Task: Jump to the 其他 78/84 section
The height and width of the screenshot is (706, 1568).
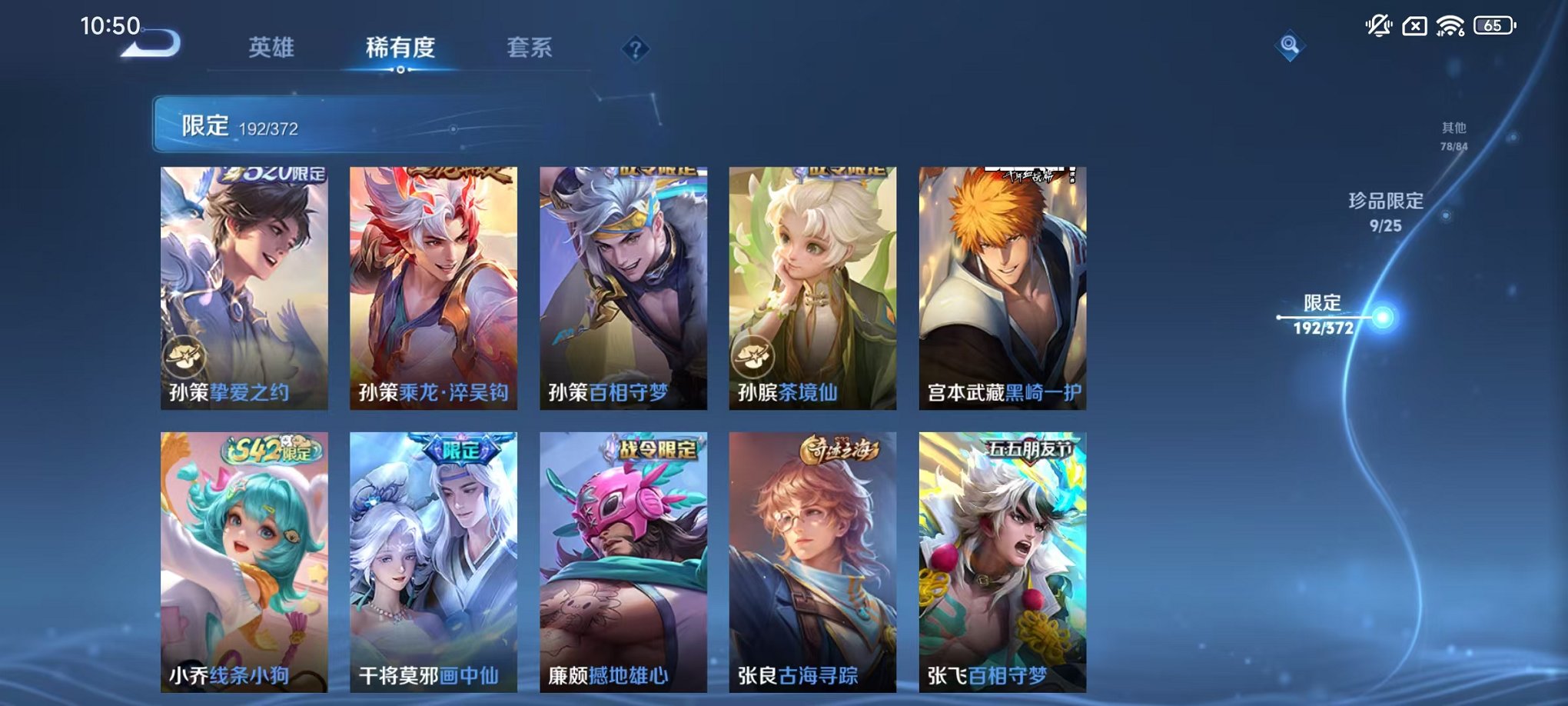Action: click(x=1453, y=137)
